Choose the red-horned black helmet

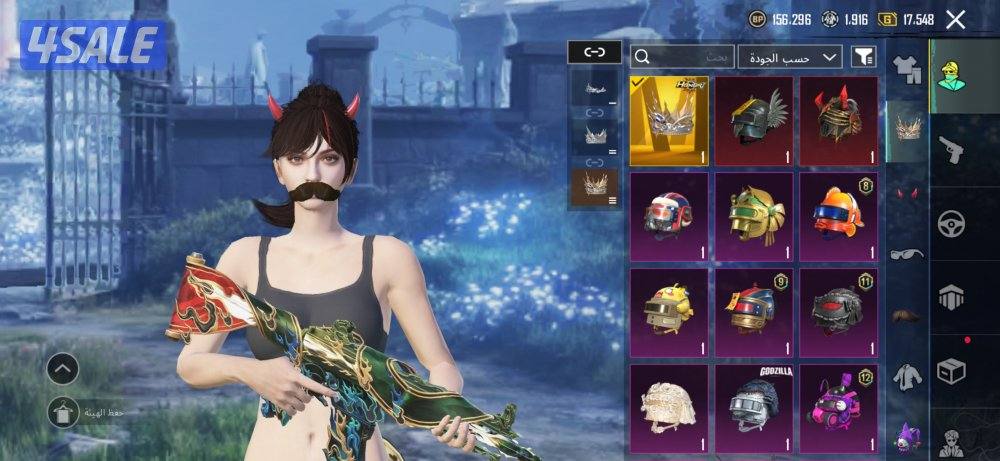coord(838,120)
